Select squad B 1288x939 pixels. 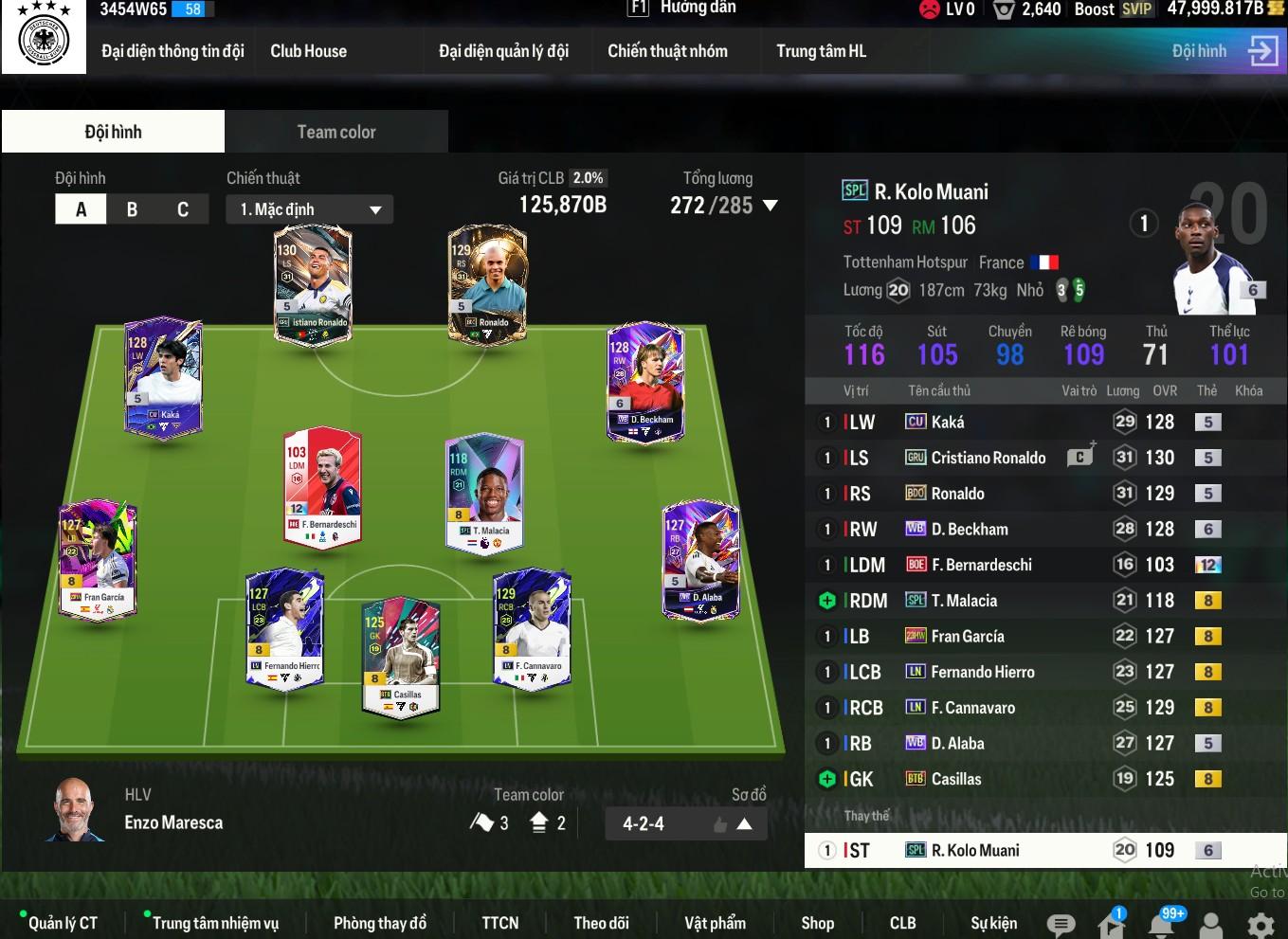point(132,209)
